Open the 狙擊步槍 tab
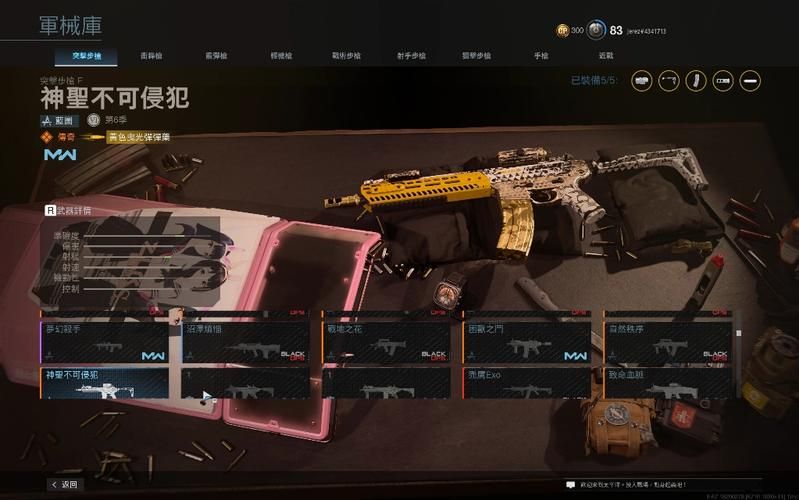This screenshot has width=799, height=500. point(476,56)
